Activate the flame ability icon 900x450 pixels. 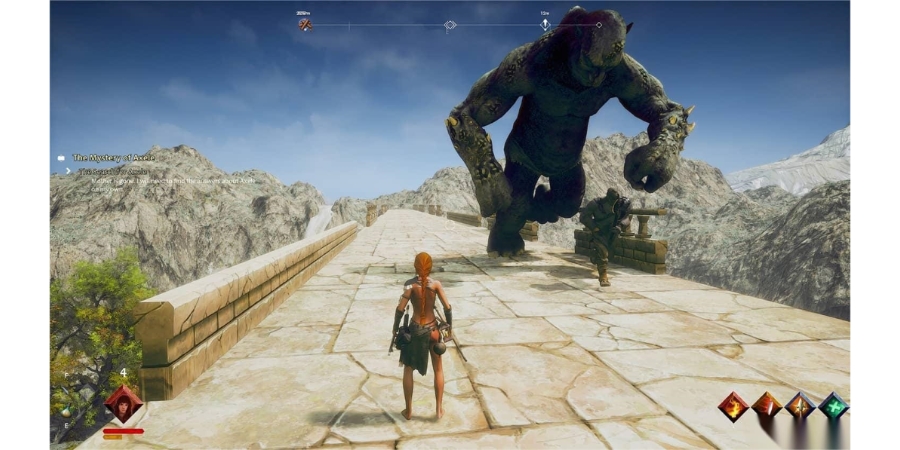(x=733, y=406)
